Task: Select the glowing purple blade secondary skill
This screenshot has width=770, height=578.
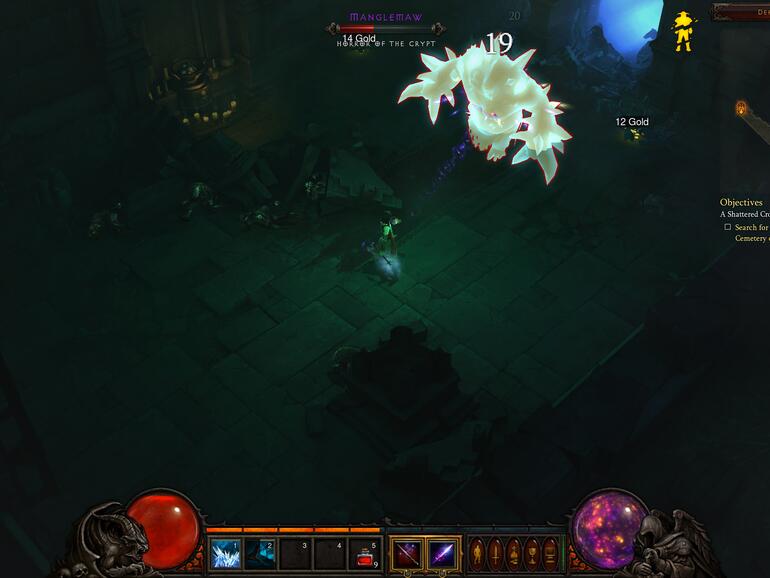Action: tap(443, 553)
